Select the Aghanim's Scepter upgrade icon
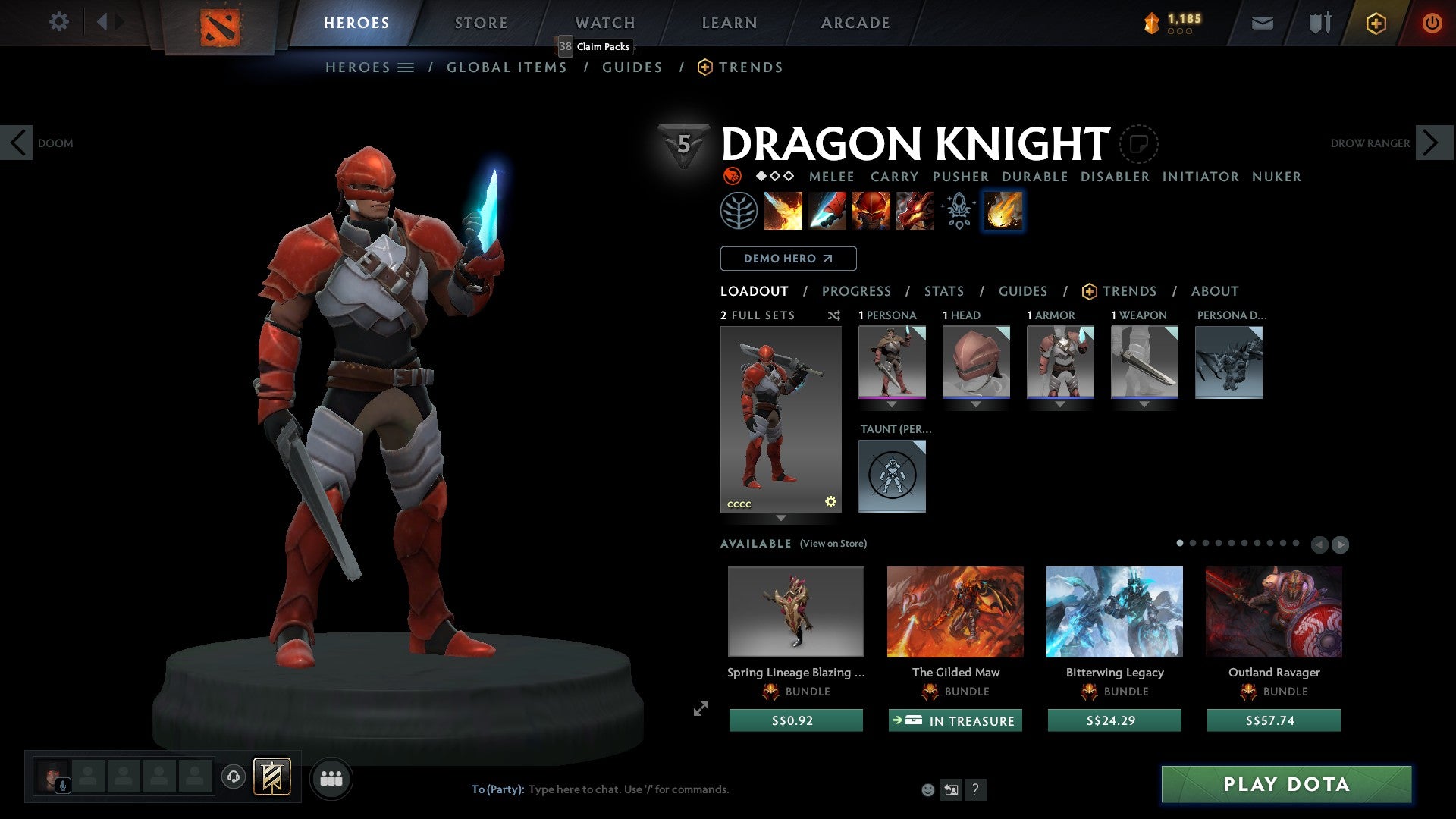 [958, 211]
